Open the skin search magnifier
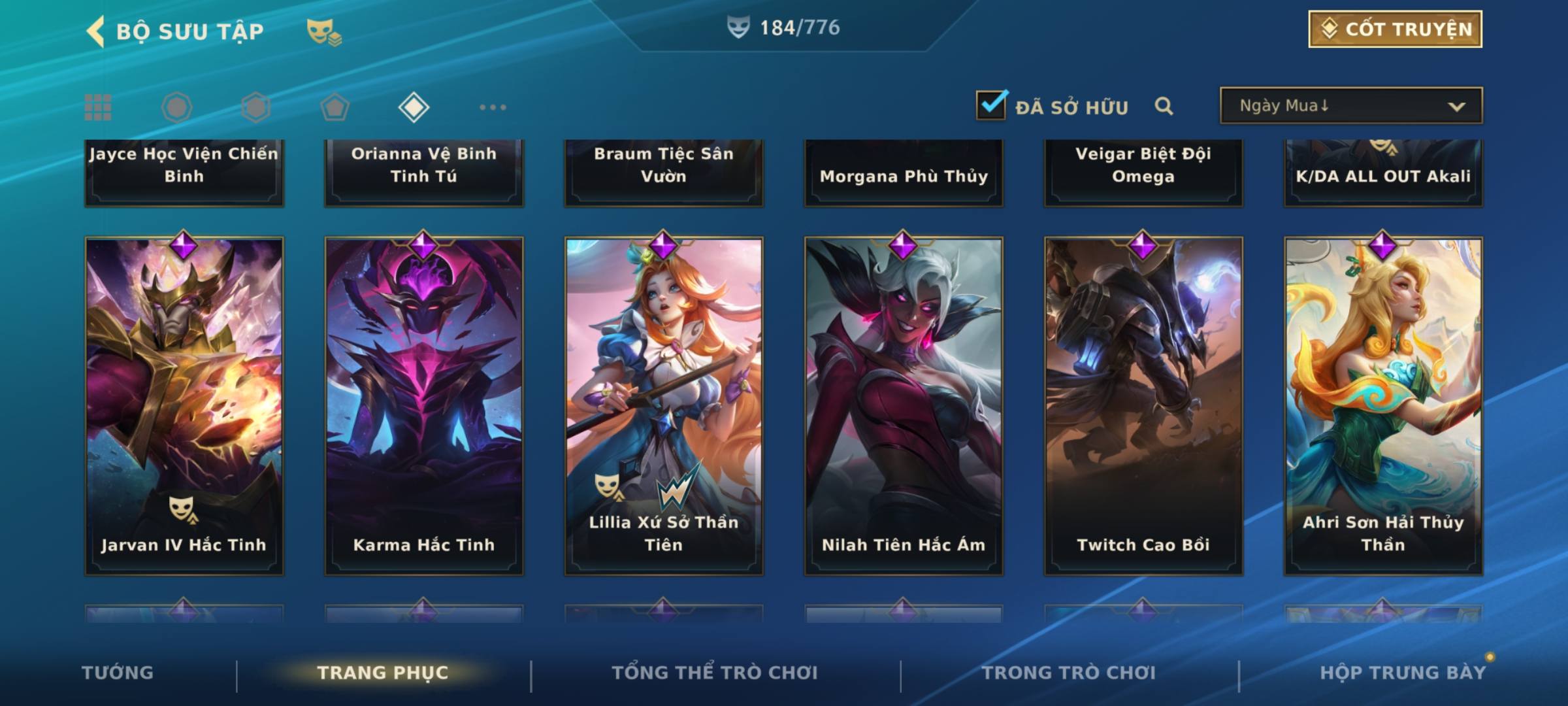This screenshot has height=706, width=1568. tap(1164, 106)
